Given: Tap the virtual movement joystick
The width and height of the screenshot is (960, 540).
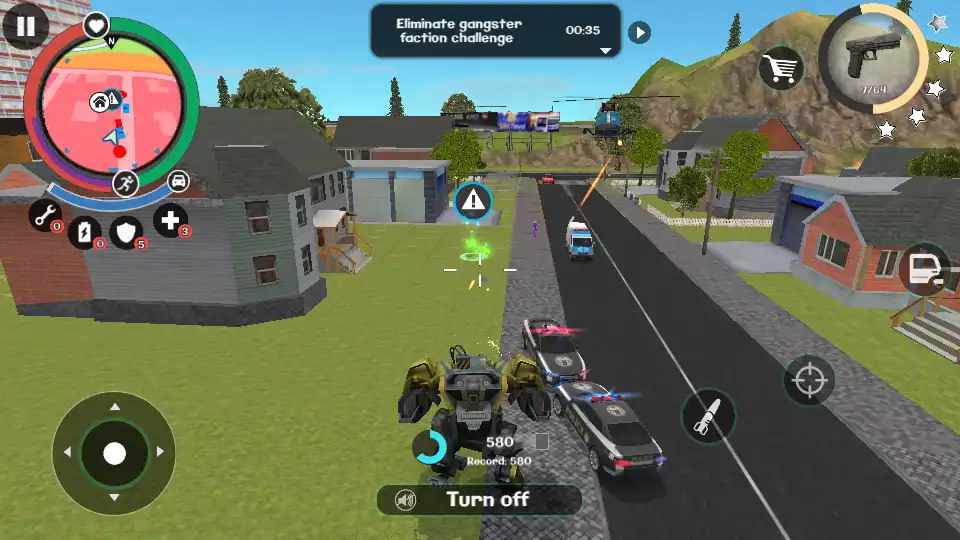Looking at the screenshot, I should 114,453.
